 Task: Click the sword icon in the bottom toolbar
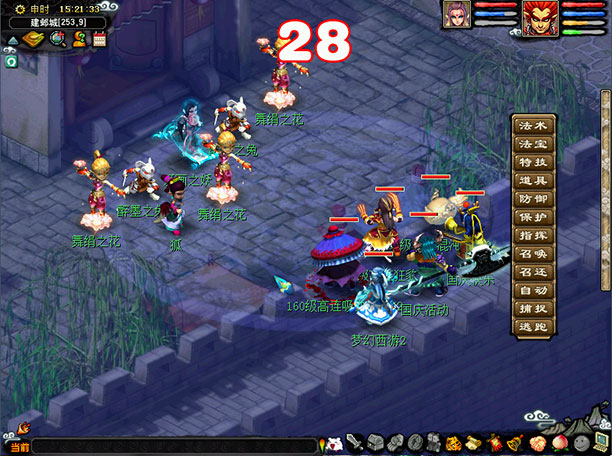(355, 442)
